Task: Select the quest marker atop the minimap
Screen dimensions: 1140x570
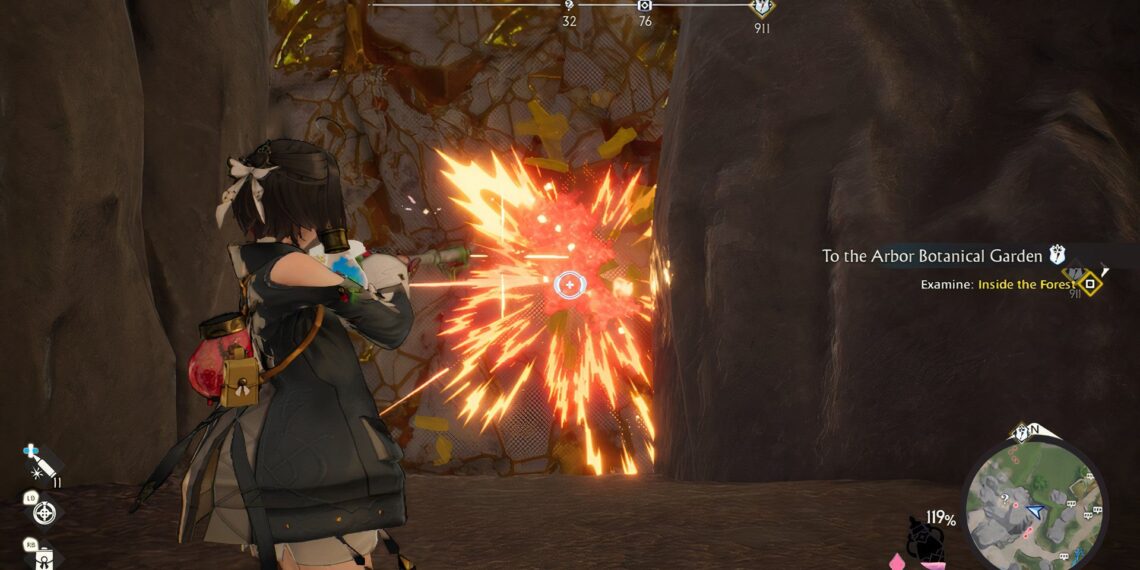Action: pos(1022,433)
